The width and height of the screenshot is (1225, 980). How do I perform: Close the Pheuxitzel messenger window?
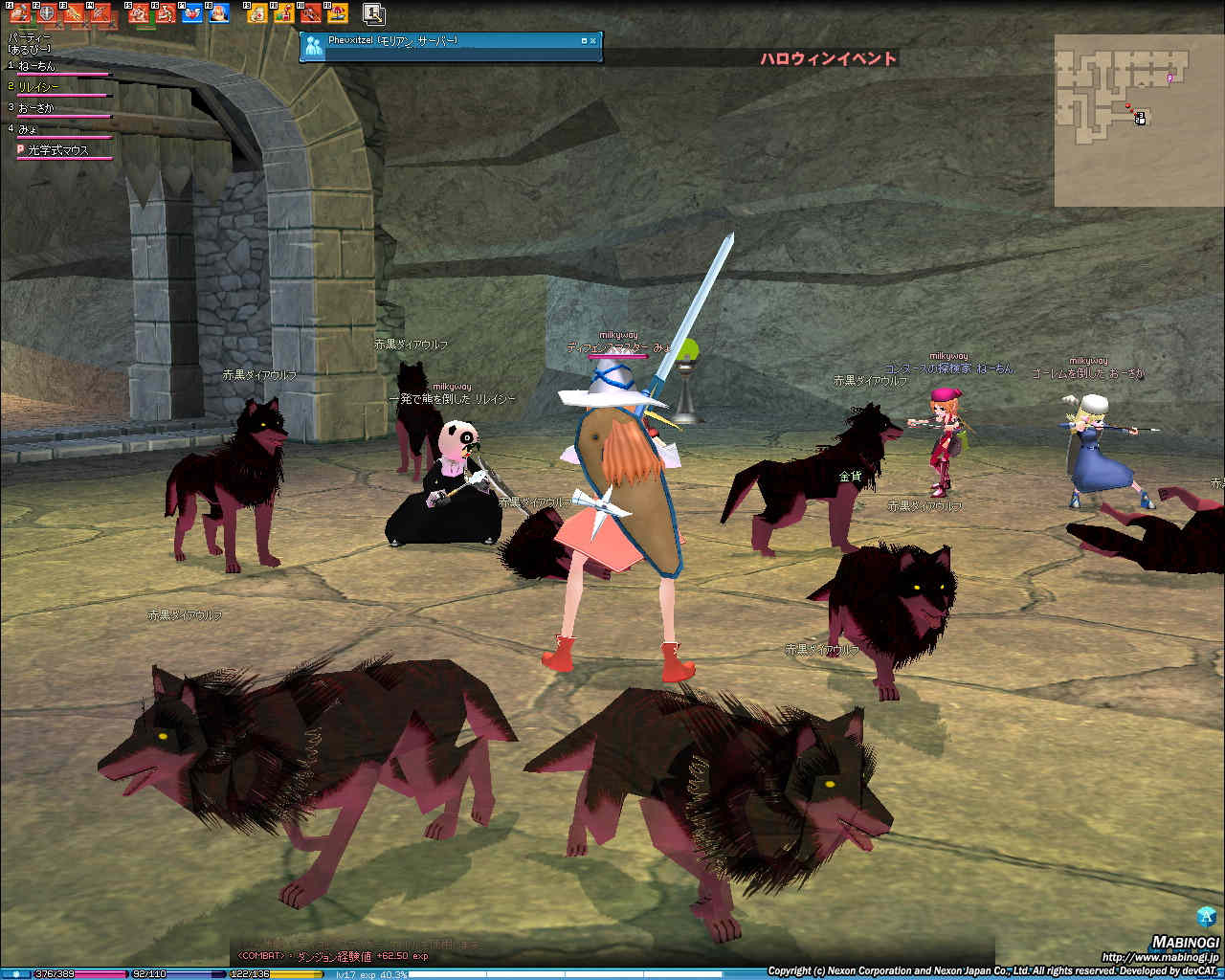593,41
